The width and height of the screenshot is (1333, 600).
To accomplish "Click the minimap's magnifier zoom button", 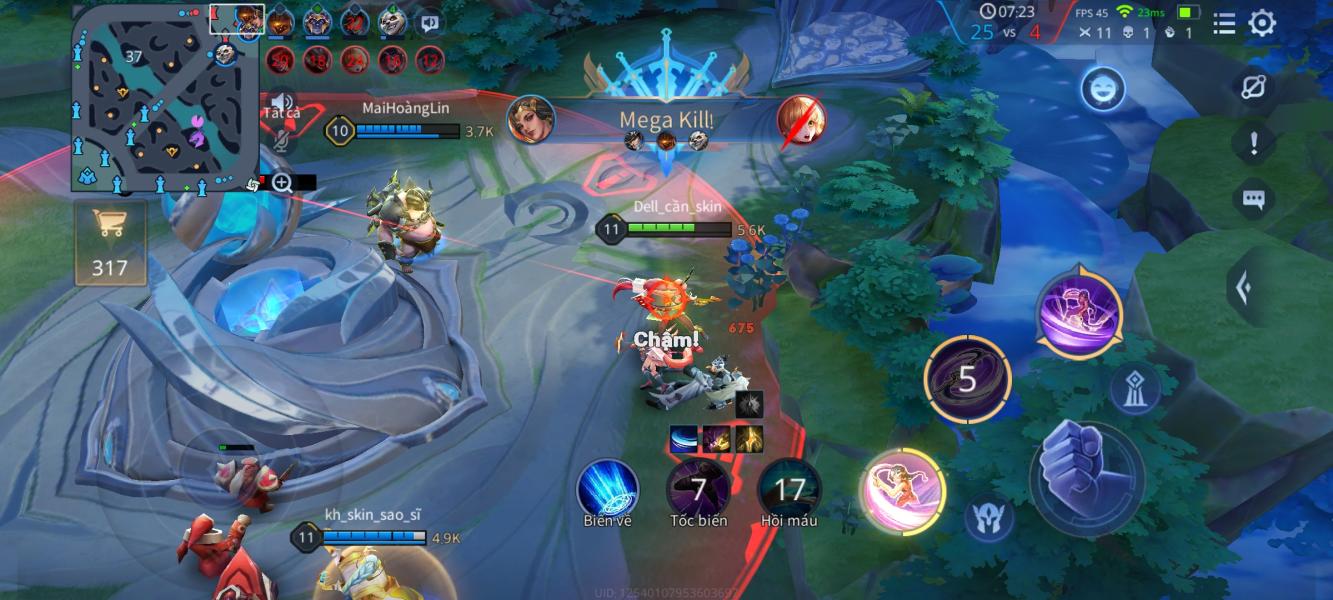I will 282,182.
